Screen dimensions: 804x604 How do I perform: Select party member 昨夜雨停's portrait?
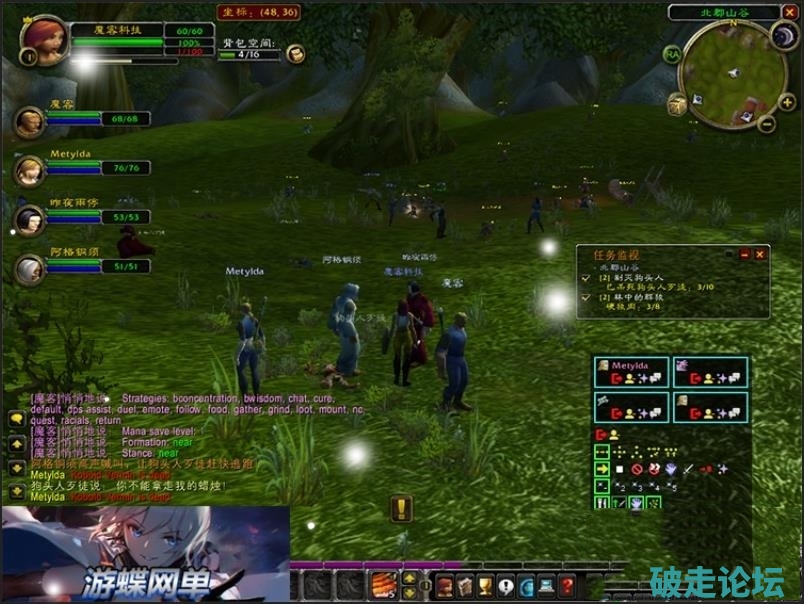28,218
